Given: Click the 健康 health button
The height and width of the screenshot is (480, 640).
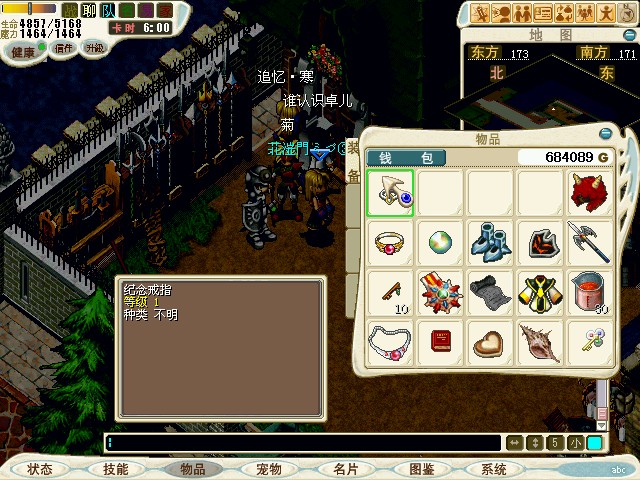Looking at the screenshot, I should (23, 49).
